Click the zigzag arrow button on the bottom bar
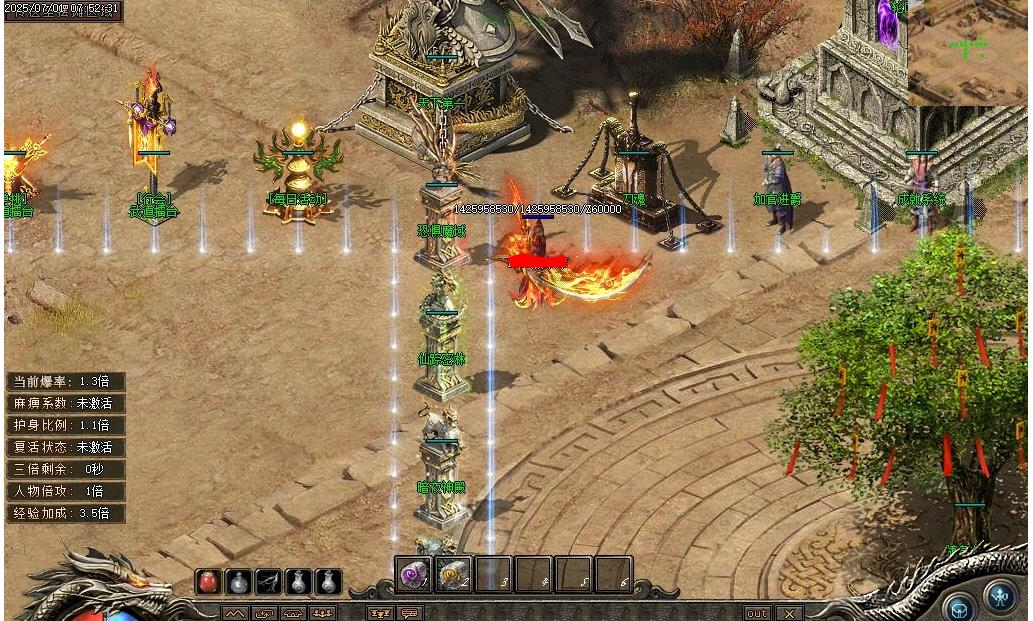This screenshot has width=1033, height=621. [x=234, y=613]
